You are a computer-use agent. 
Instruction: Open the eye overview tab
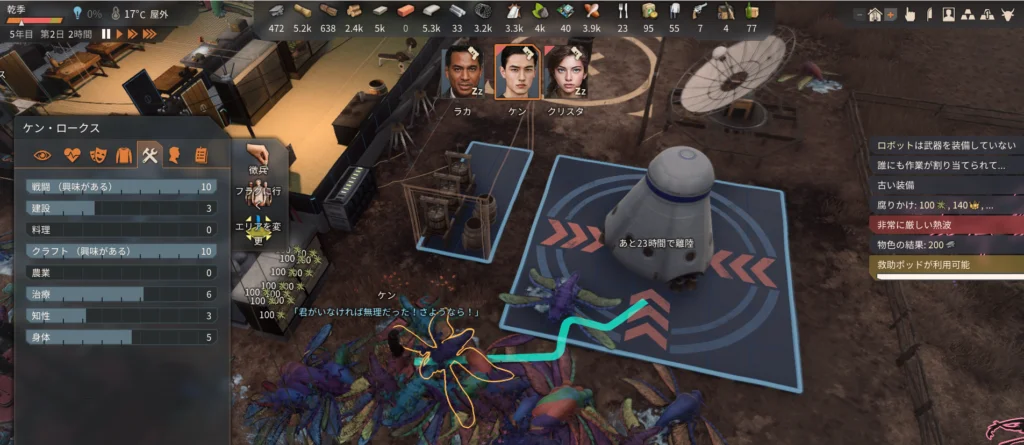(43, 155)
